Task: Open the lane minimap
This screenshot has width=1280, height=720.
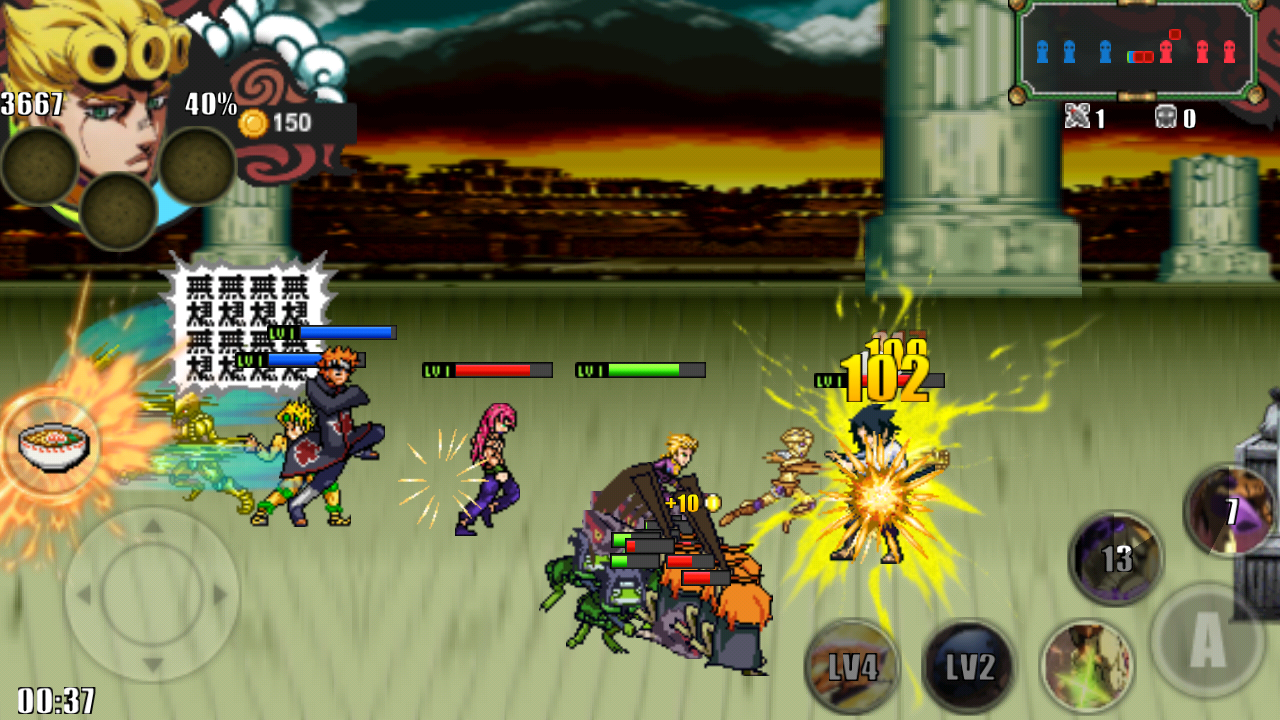Action: click(1137, 50)
